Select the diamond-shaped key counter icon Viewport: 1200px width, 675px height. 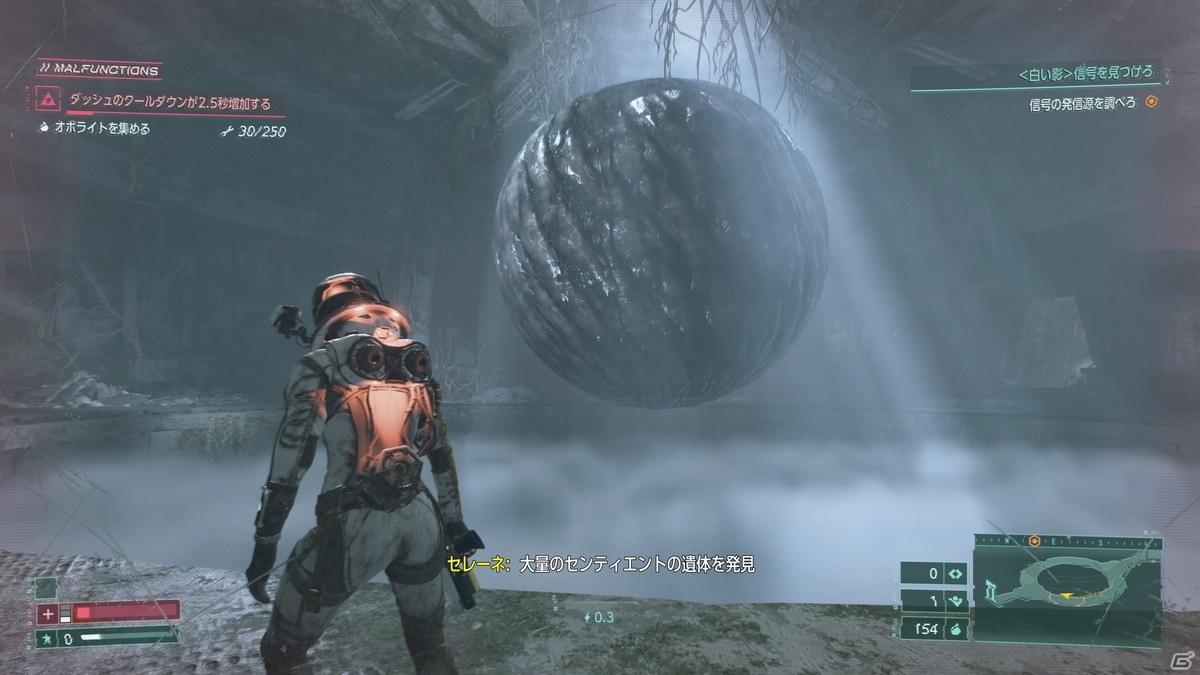(955, 574)
